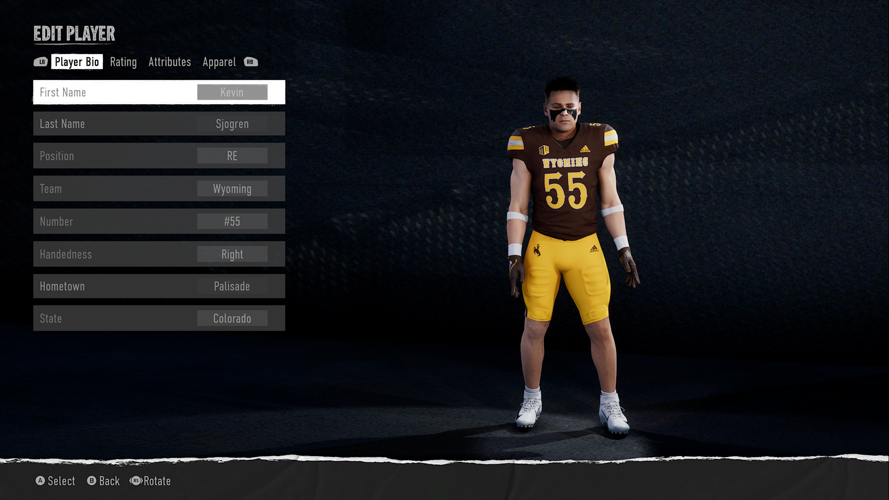The height and width of the screenshot is (500, 889).
Task: Edit the jersey Number row
Action: pos(159,221)
